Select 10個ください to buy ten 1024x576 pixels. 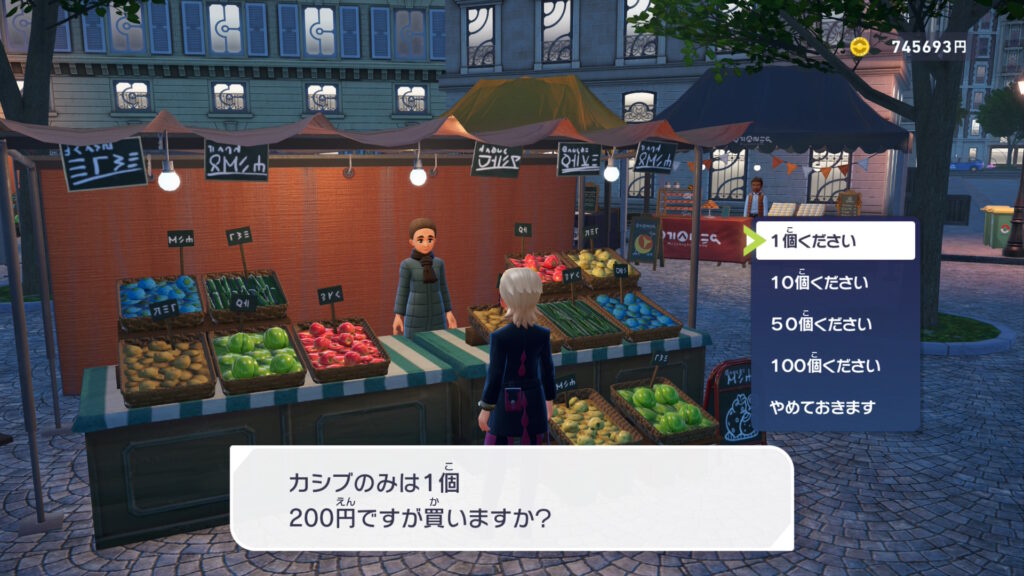click(835, 283)
